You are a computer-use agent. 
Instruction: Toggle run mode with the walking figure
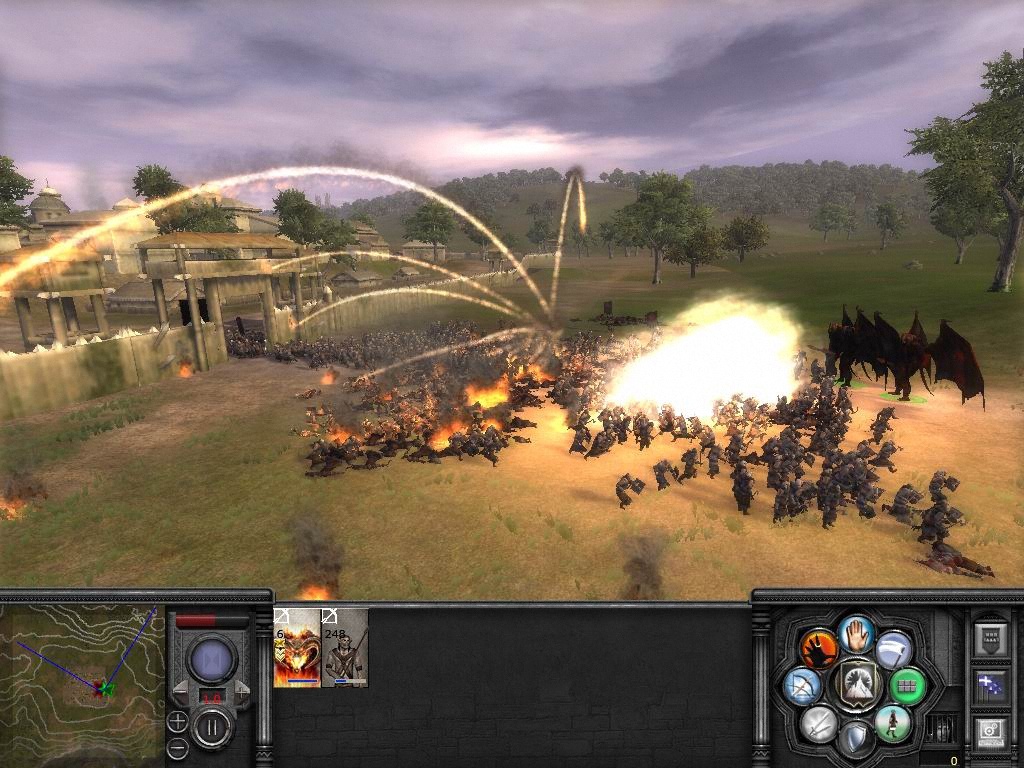(892, 723)
